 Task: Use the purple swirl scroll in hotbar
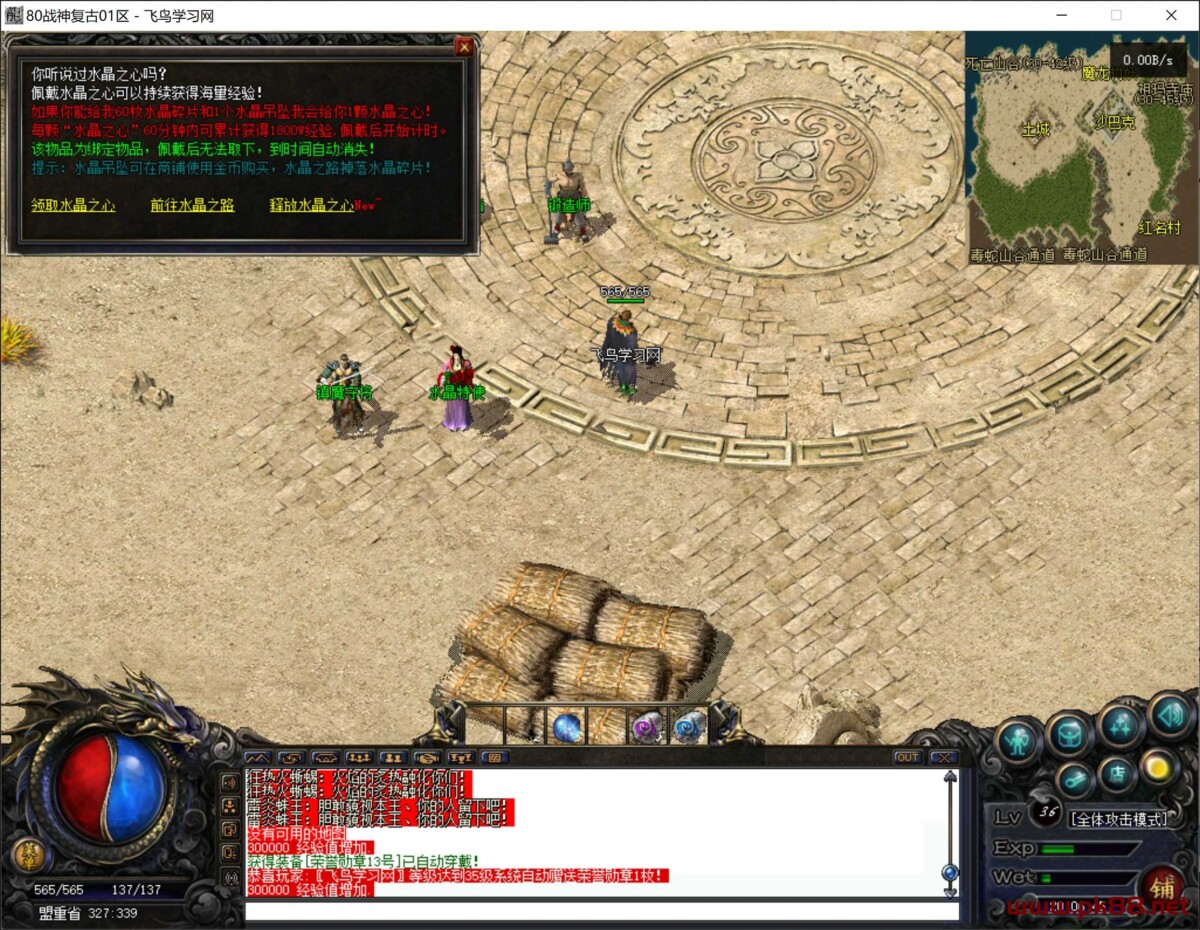click(647, 727)
